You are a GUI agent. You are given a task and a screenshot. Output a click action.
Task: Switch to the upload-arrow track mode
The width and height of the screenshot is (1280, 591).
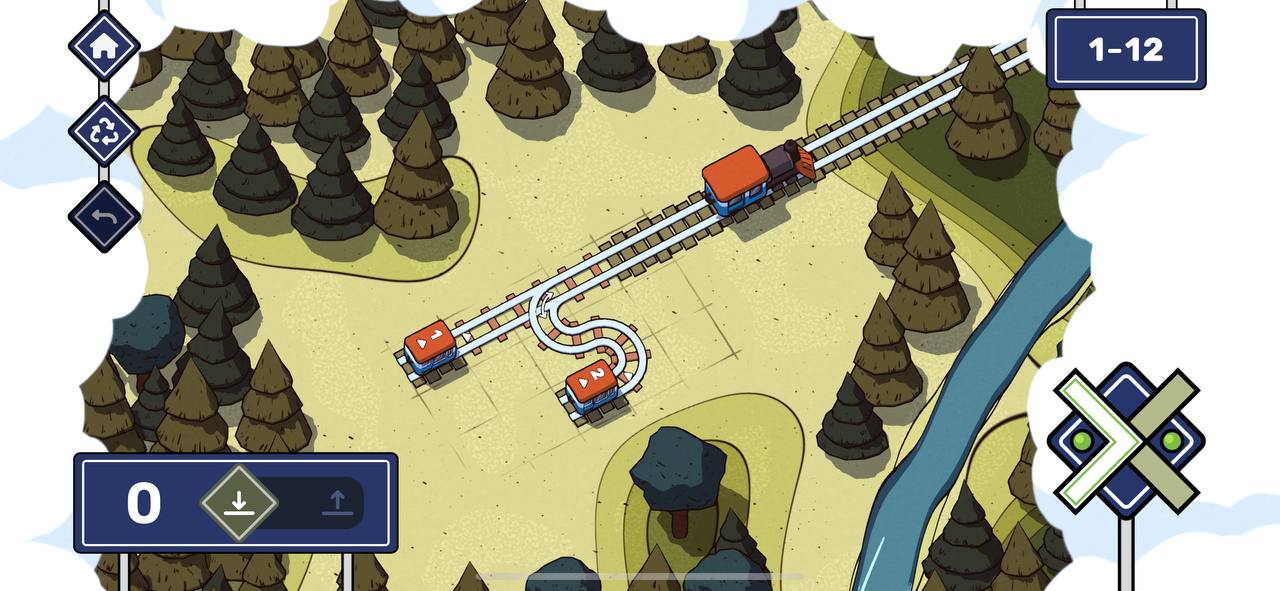[338, 502]
